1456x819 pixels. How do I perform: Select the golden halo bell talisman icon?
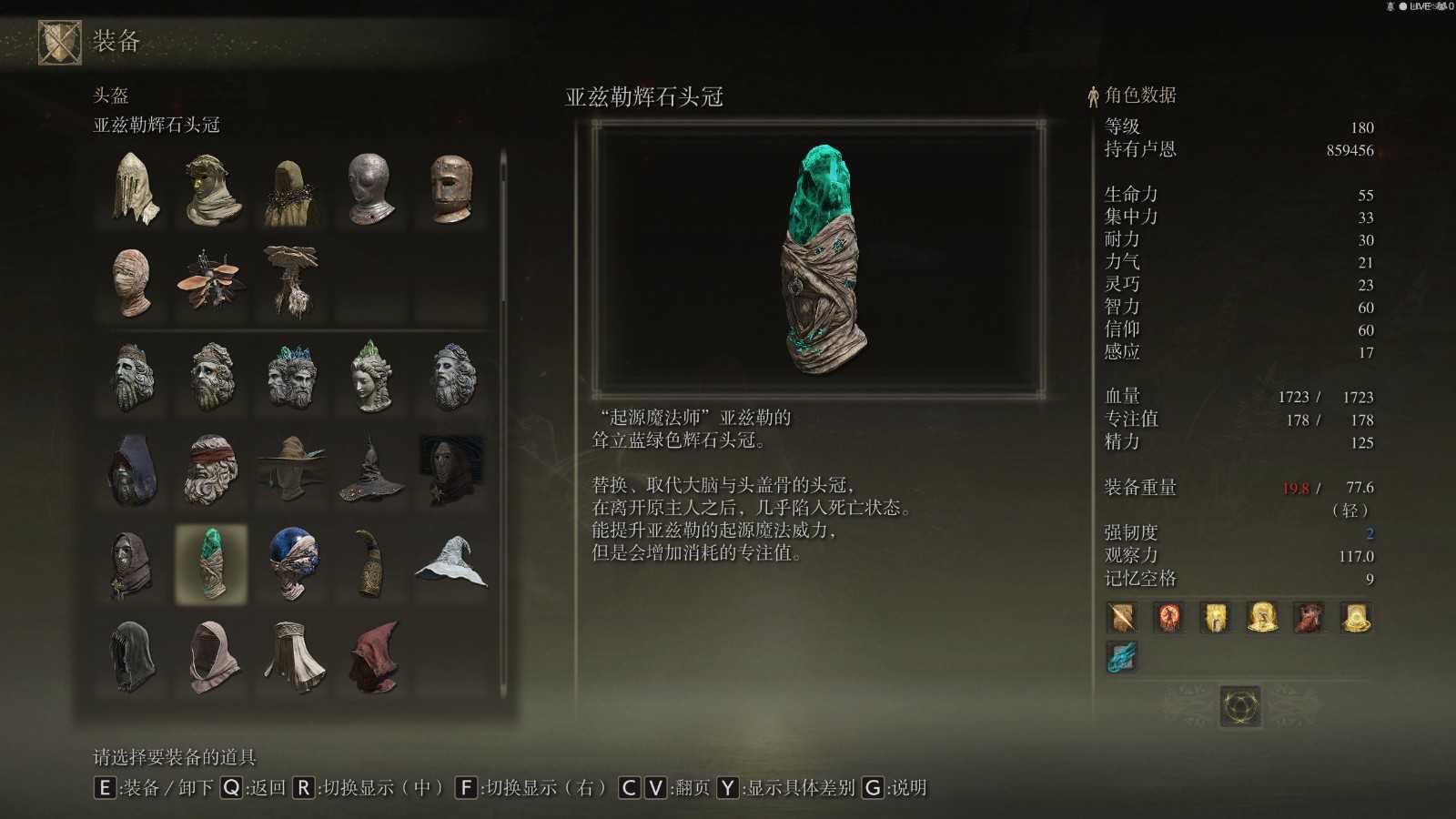(1263, 619)
